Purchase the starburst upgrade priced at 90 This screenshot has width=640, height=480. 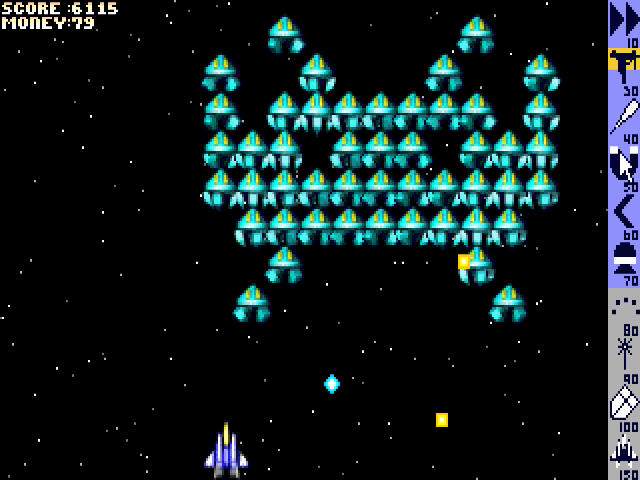(x=623, y=354)
